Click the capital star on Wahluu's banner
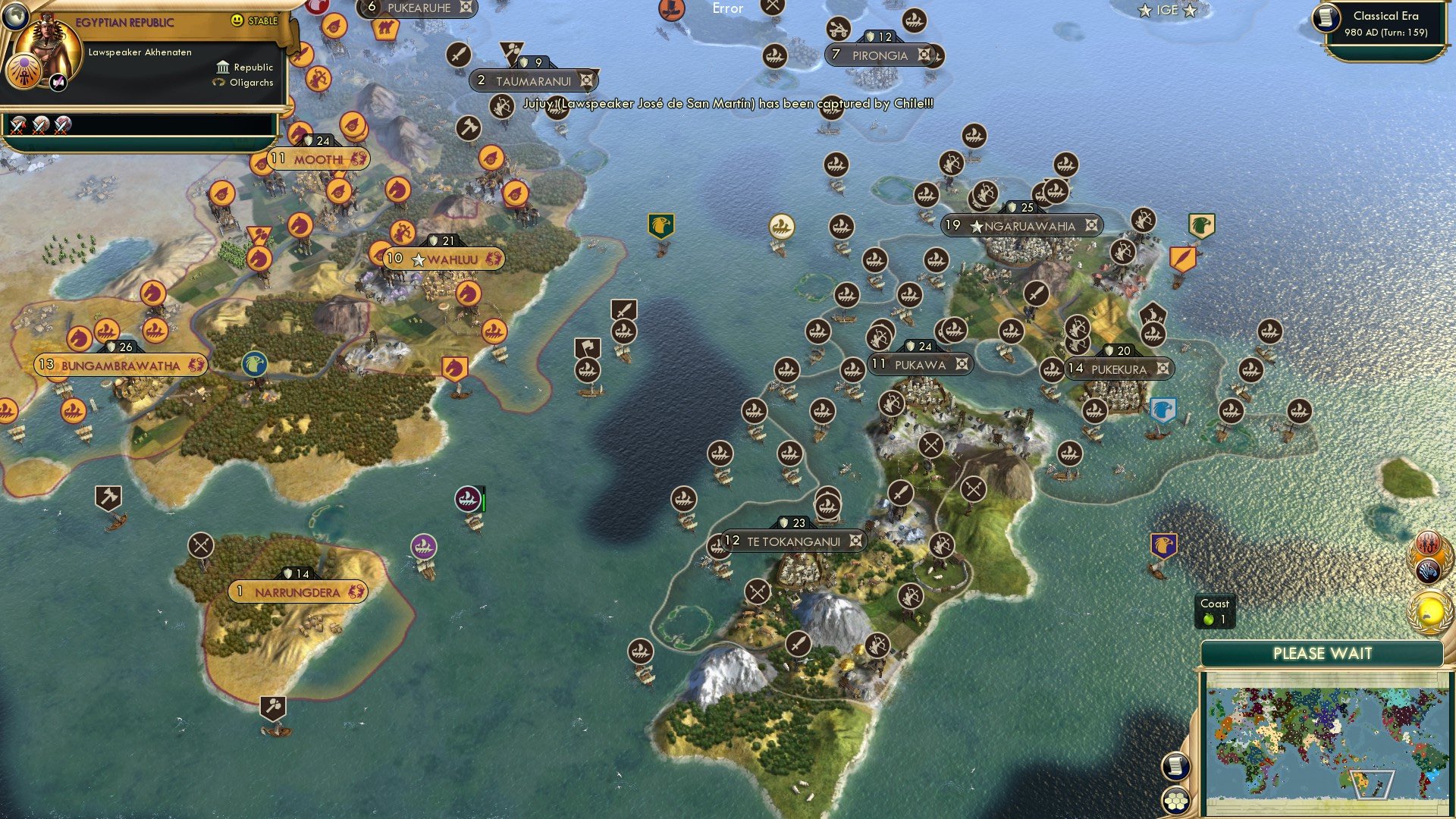 click(x=418, y=259)
